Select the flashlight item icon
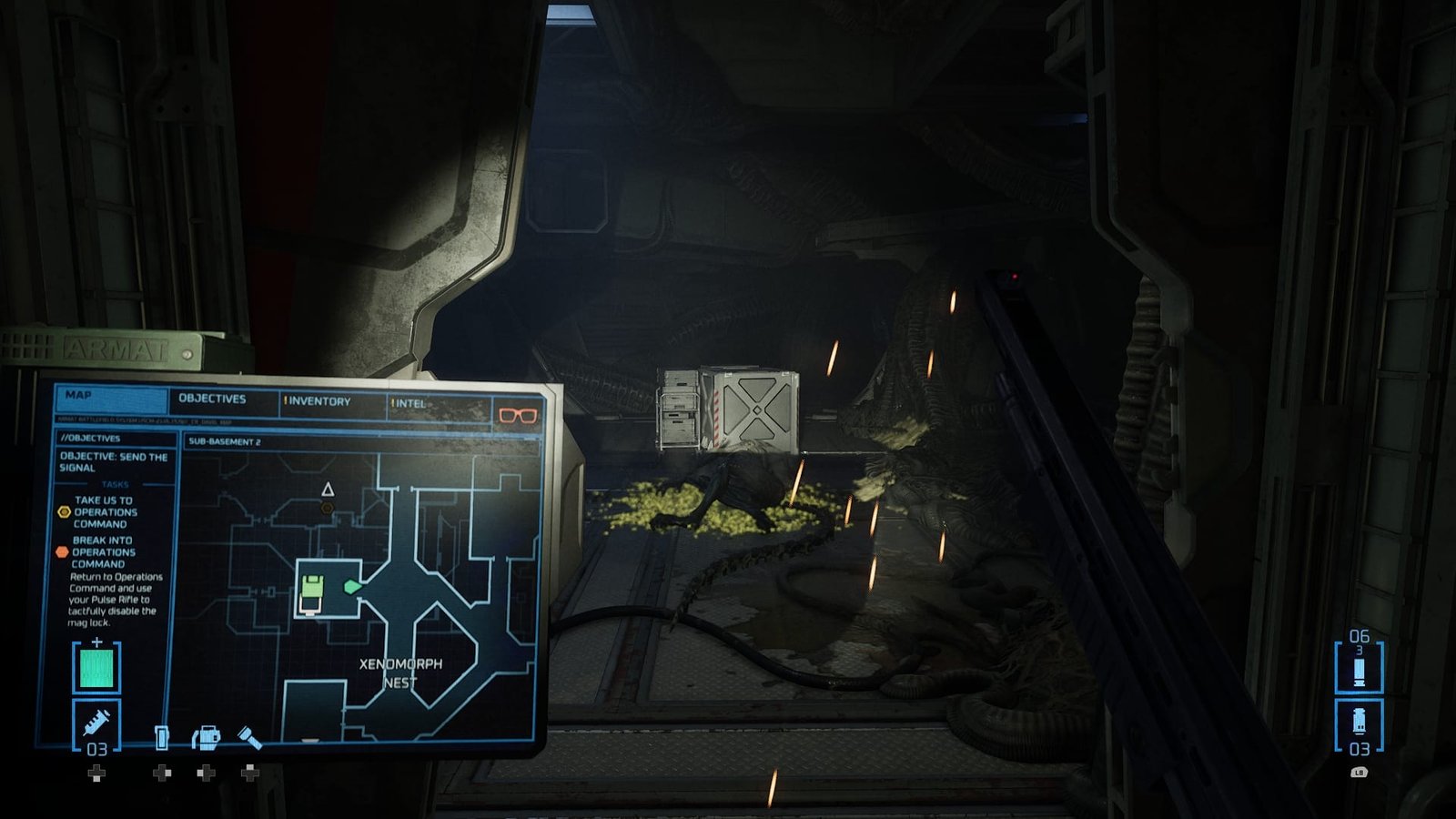 coord(249,737)
